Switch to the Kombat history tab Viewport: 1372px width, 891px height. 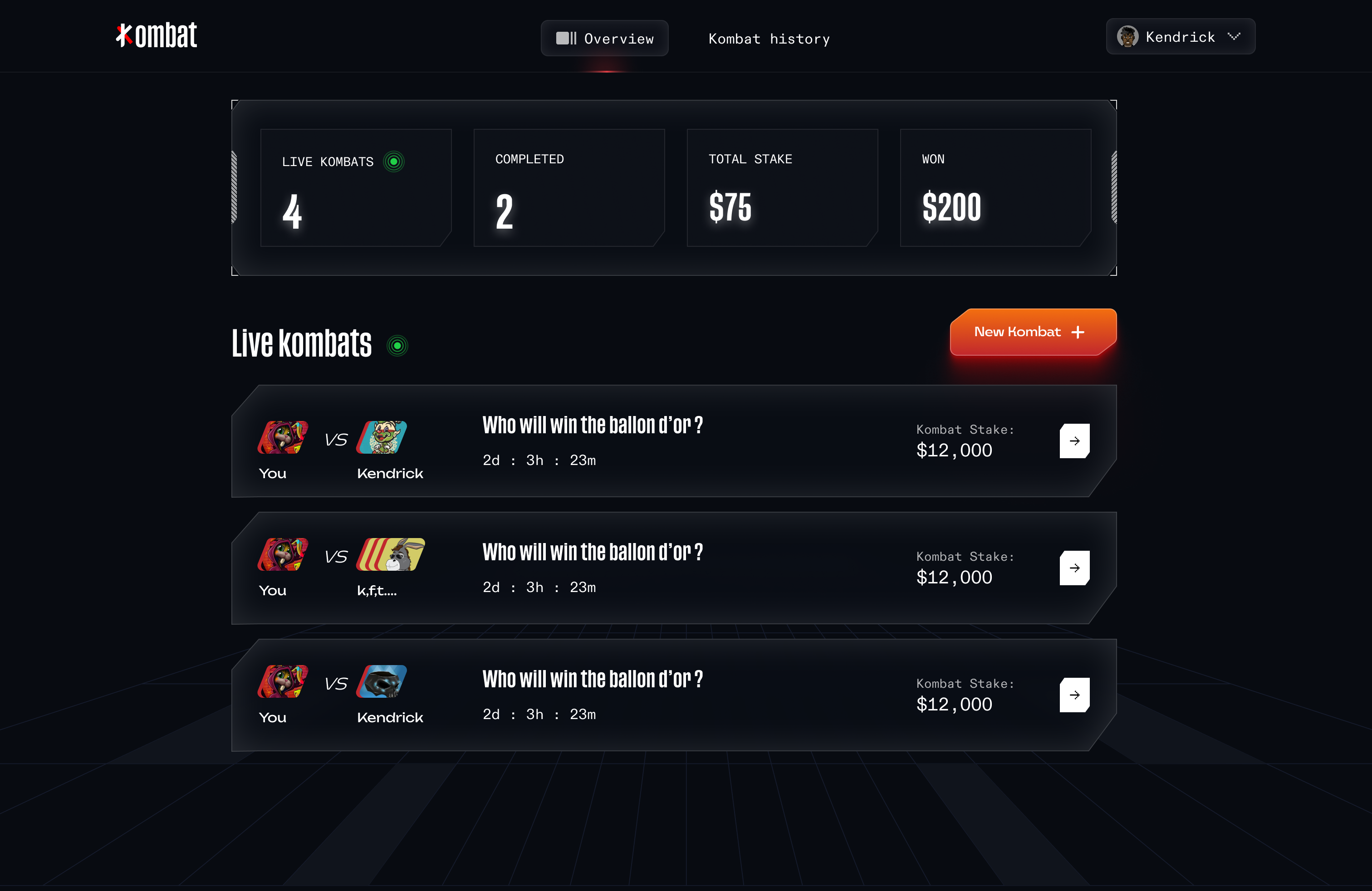[769, 39]
